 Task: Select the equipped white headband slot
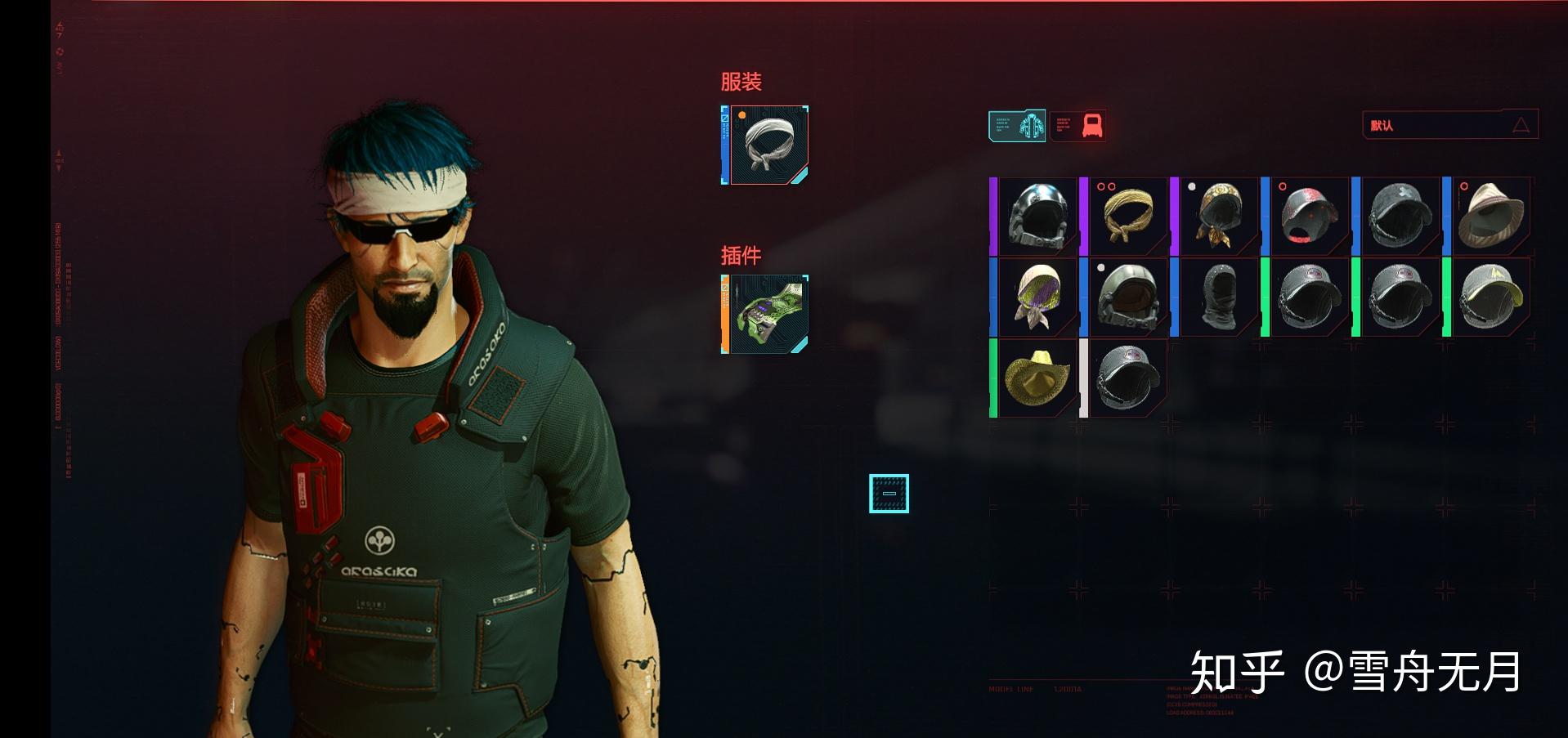tap(765, 145)
